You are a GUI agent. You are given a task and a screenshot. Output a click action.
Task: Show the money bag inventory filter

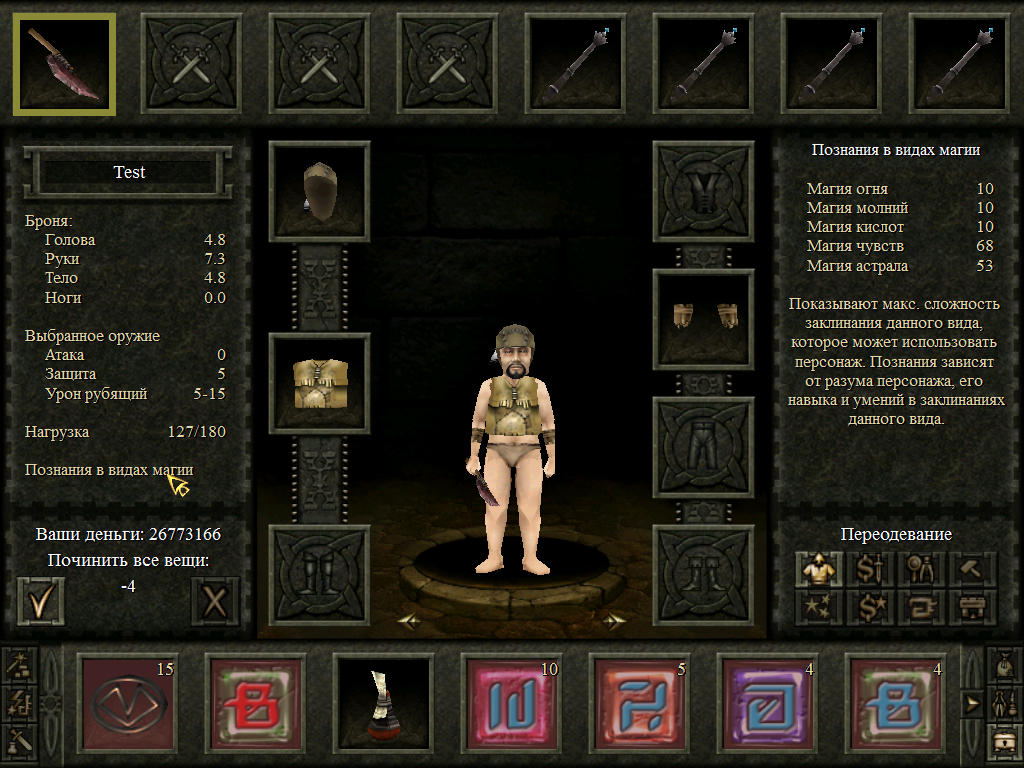1005,664
